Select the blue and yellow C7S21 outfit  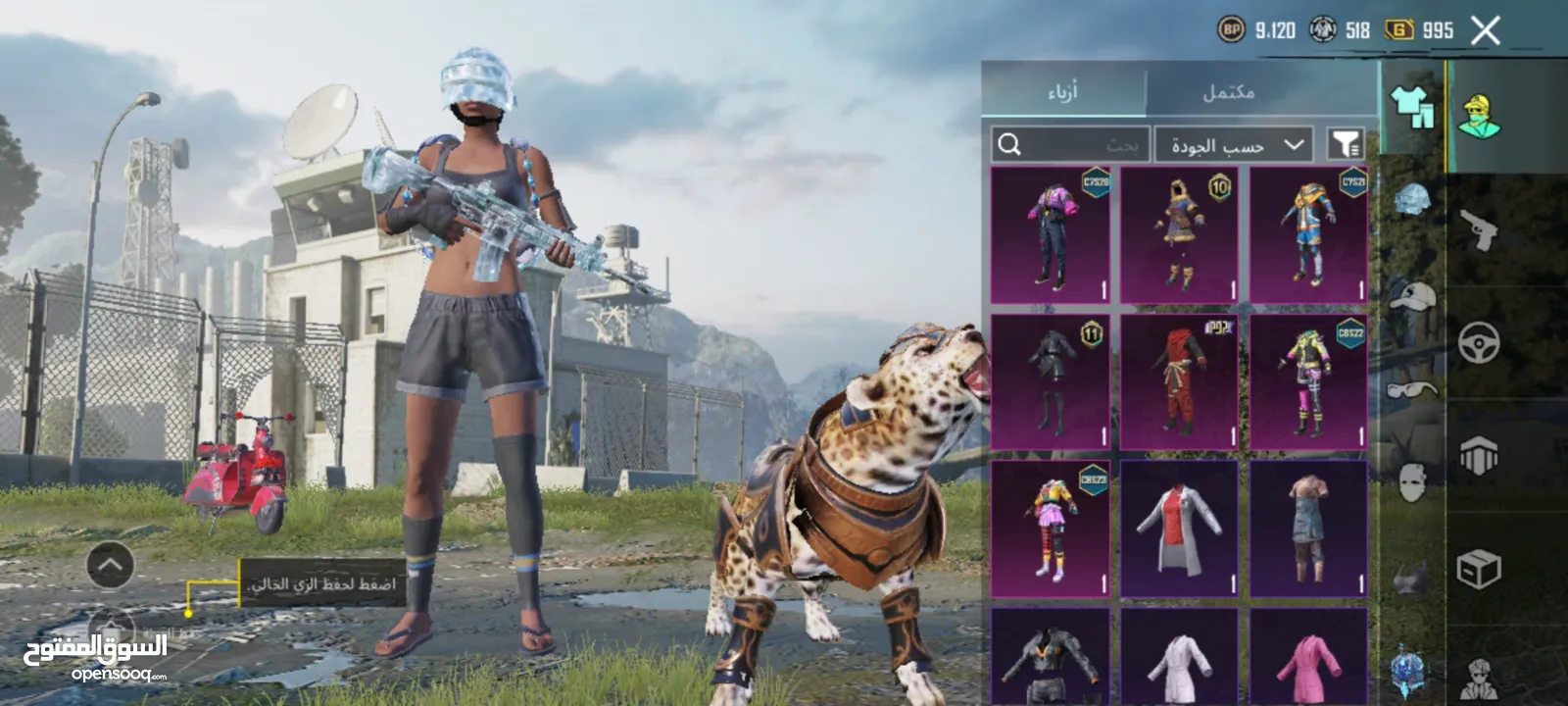tap(1308, 235)
